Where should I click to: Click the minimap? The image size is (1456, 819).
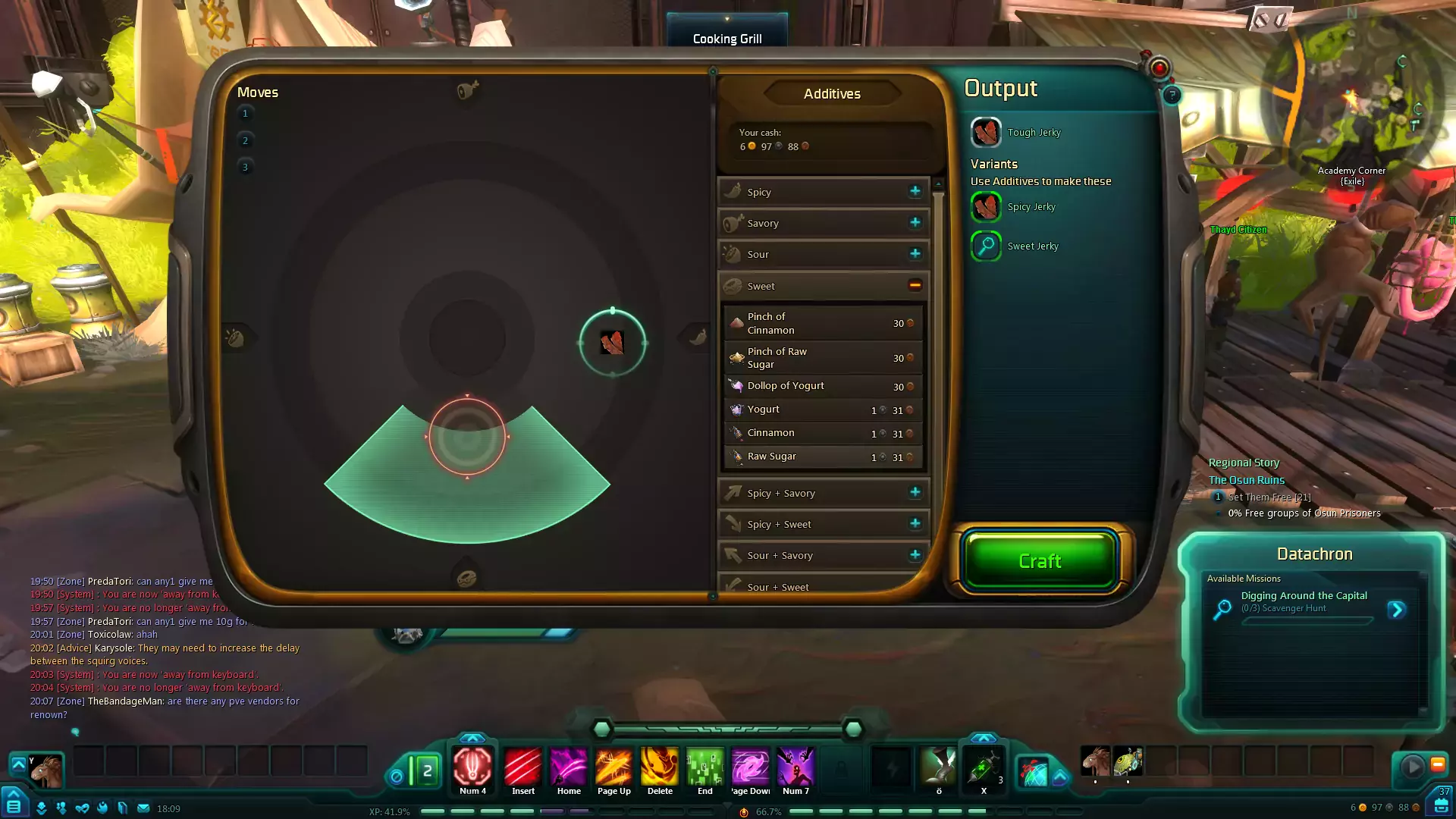coord(1351,99)
